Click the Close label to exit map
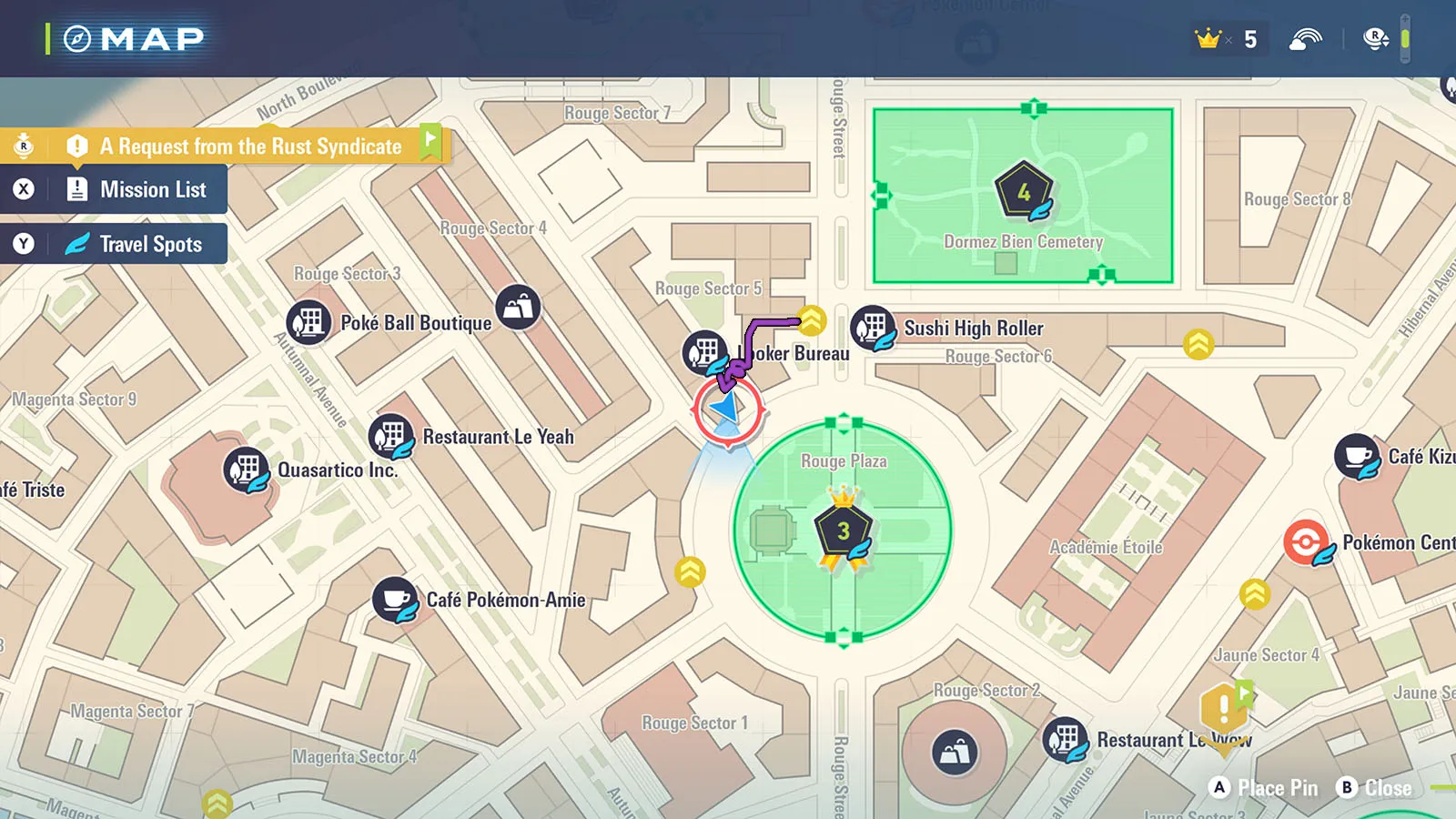1456x819 pixels. (x=1387, y=788)
